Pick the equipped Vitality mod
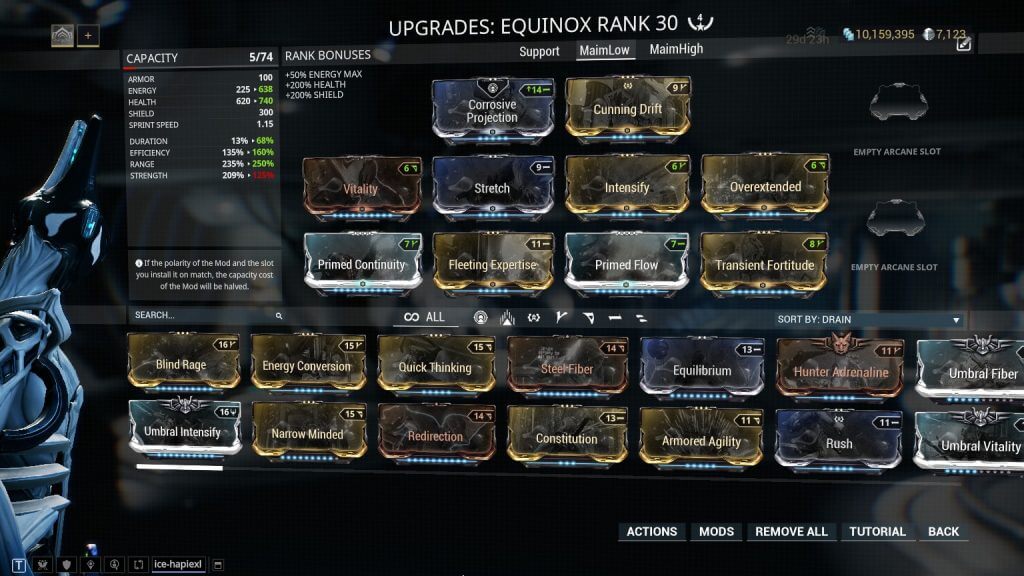The image size is (1024, 576). click(361, 187)
